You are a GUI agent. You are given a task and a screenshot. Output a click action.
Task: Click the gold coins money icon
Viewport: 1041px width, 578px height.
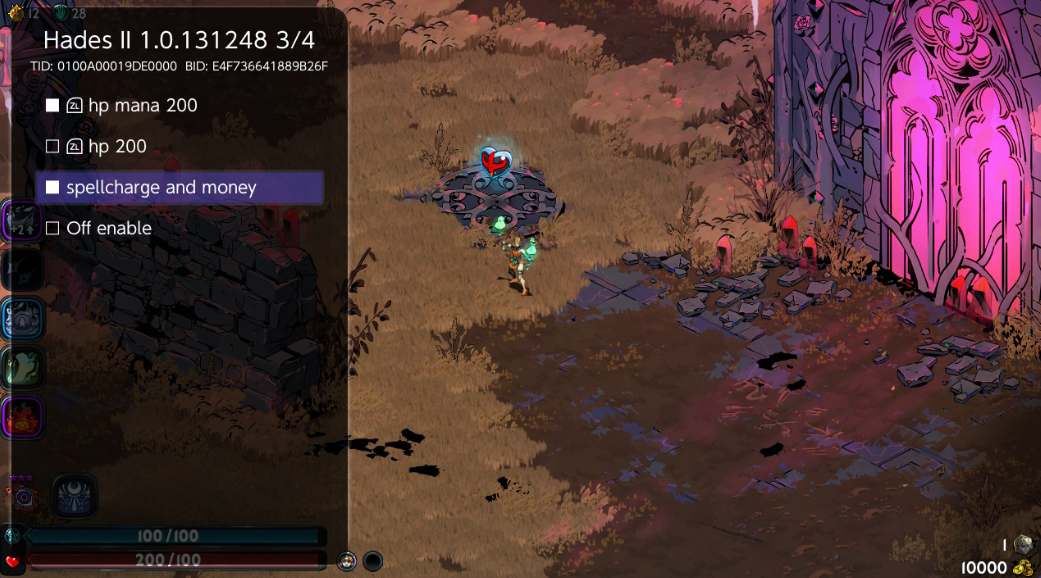[1023, 567]
